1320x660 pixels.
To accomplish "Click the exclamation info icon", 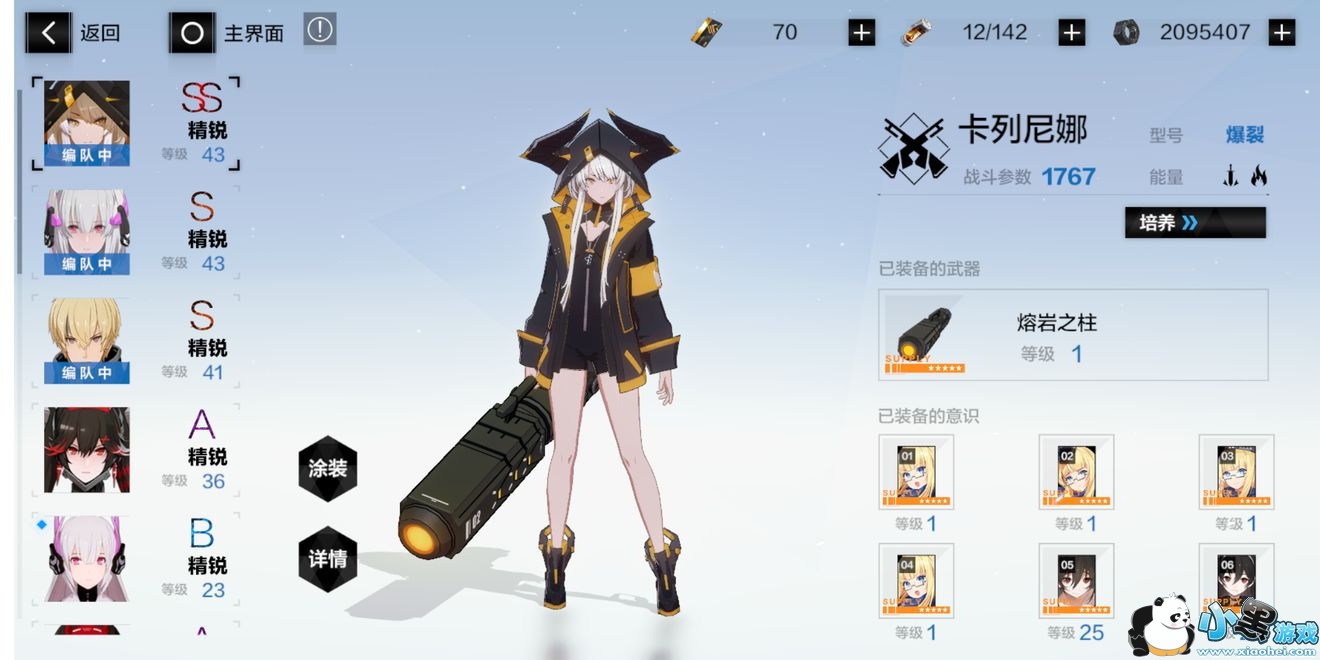I will [x=320, y=30].
